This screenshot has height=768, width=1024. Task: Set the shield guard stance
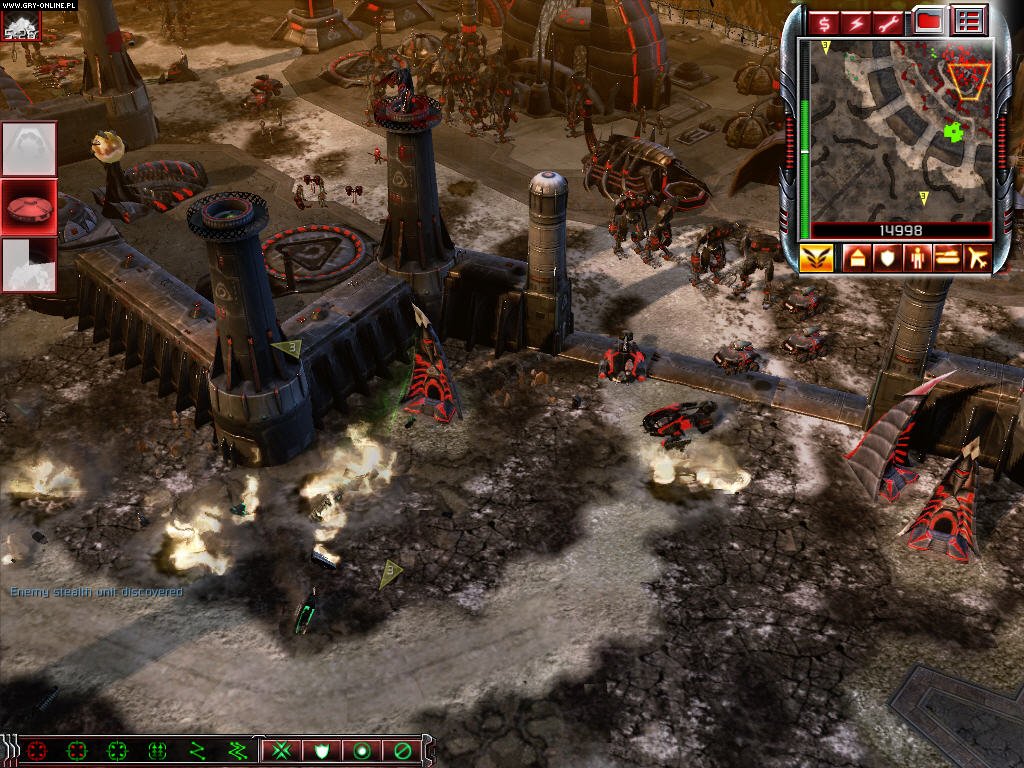click(322, 749)
